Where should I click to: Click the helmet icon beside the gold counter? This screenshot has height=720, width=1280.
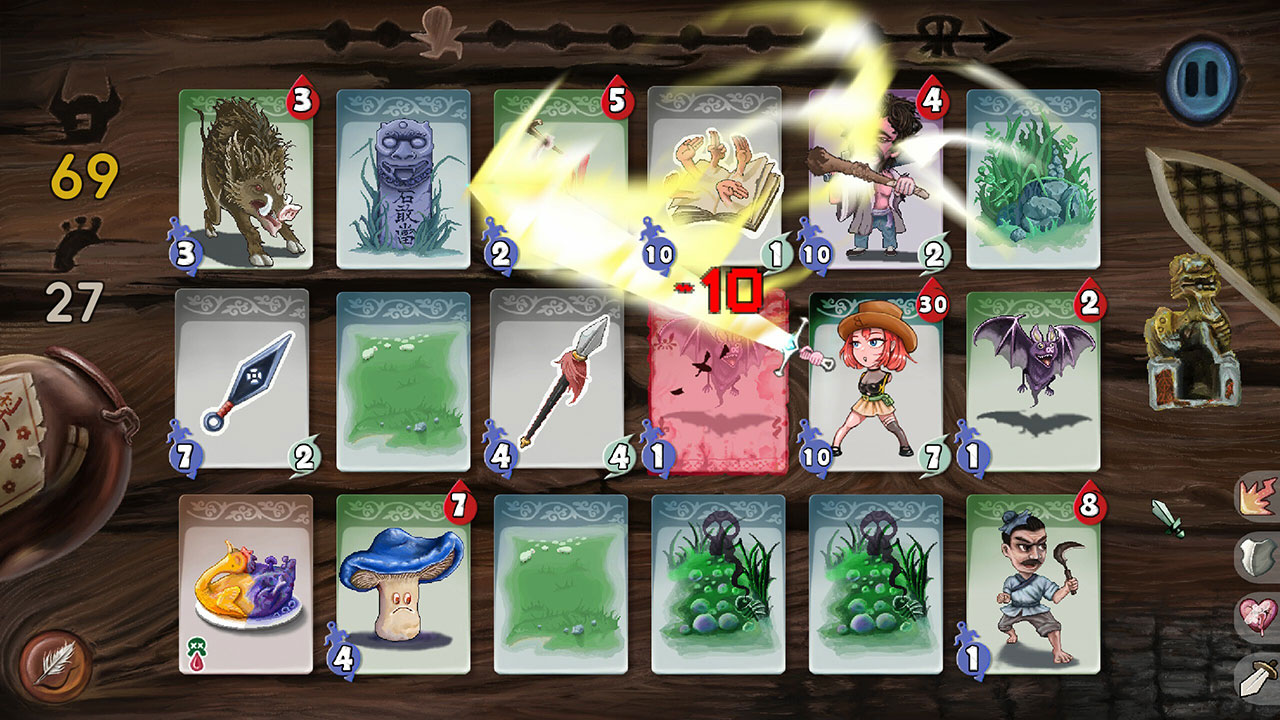point(87,110)
